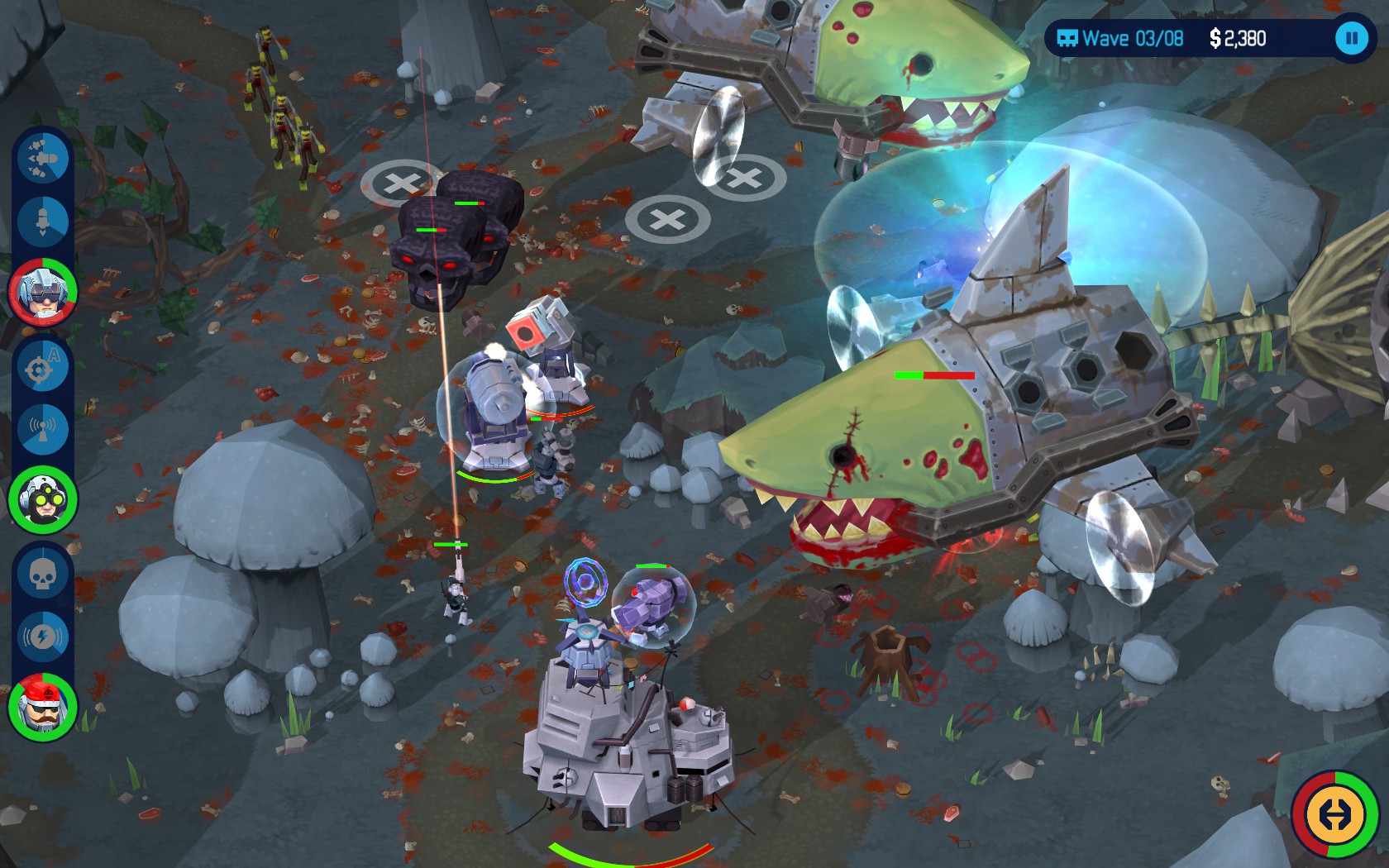
Task: Select the rocket turret tower
Action: (550, 347)
